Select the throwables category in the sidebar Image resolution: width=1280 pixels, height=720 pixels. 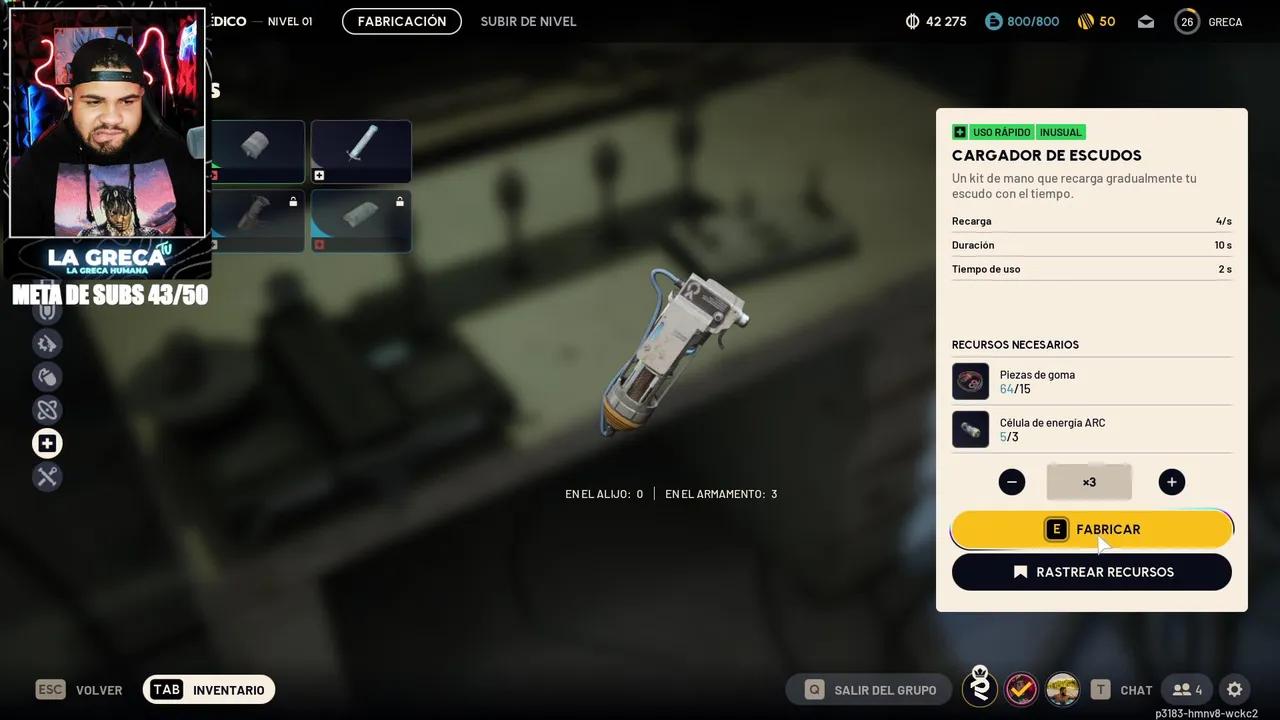[x=47, y=376]
